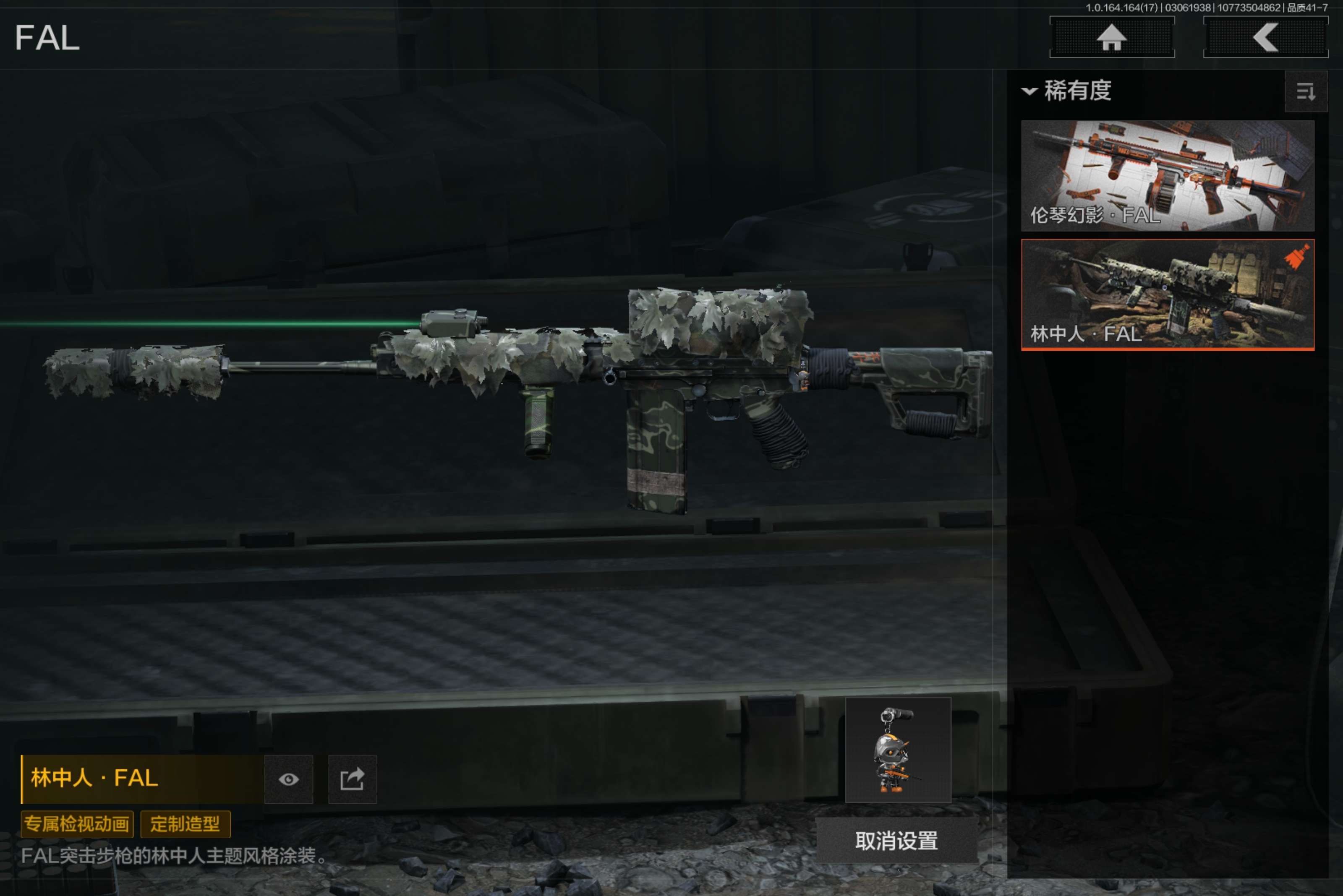Share this weapon skin

coord(352,779)
